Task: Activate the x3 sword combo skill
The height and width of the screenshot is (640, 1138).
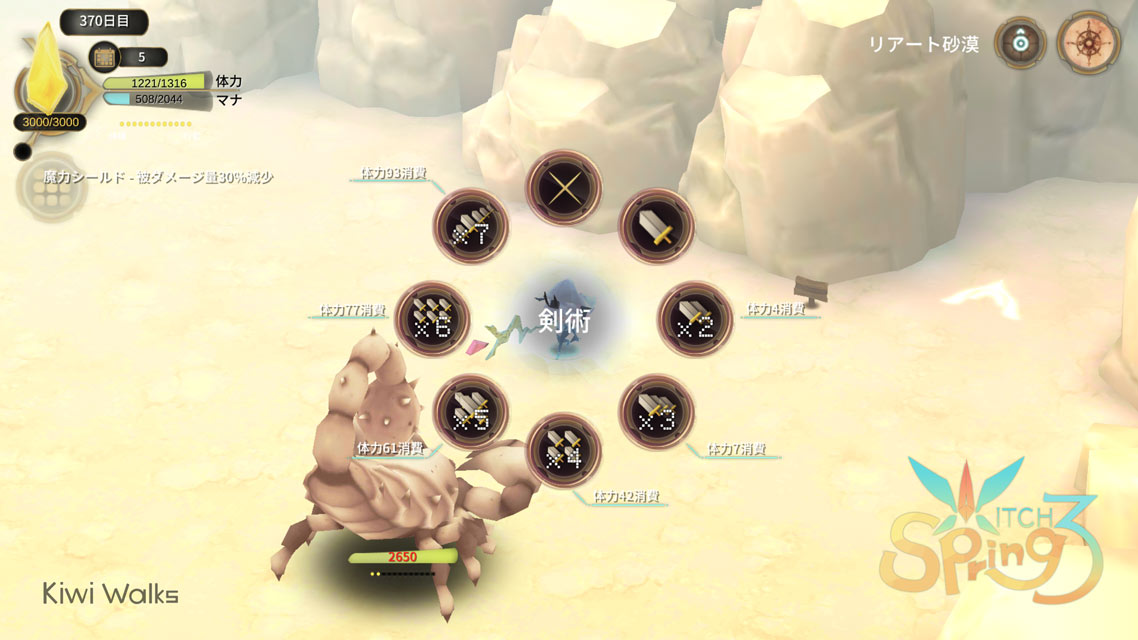Action: click(x=656, y=412)
